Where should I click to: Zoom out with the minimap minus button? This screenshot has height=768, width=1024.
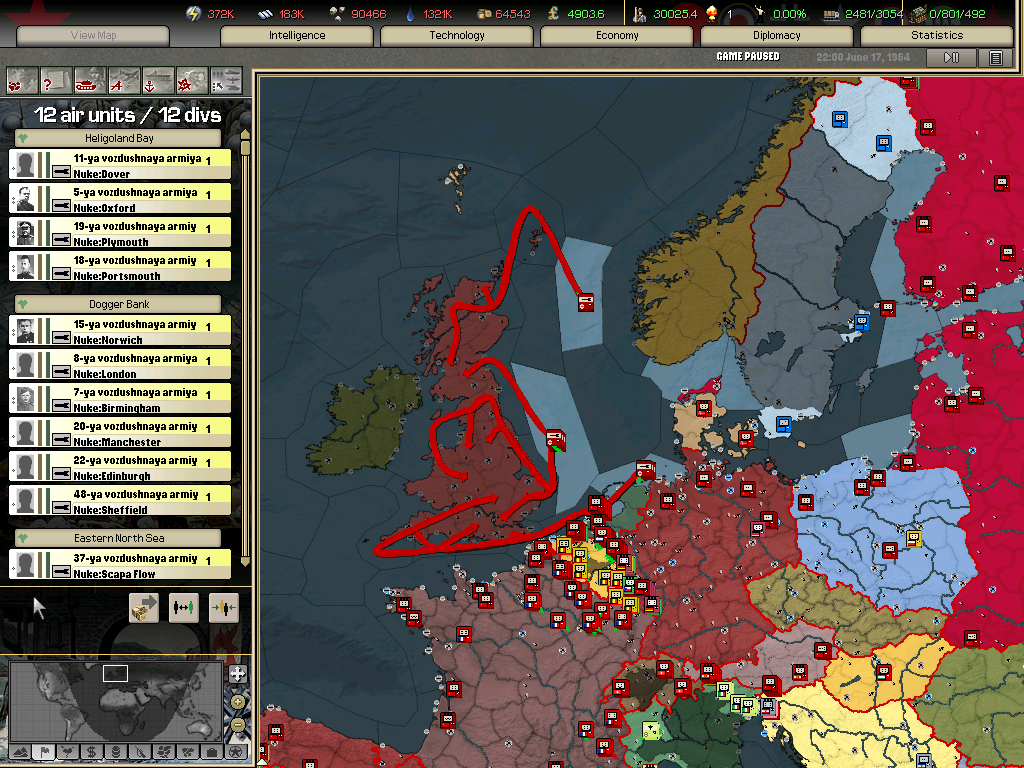tap(238, 725)
